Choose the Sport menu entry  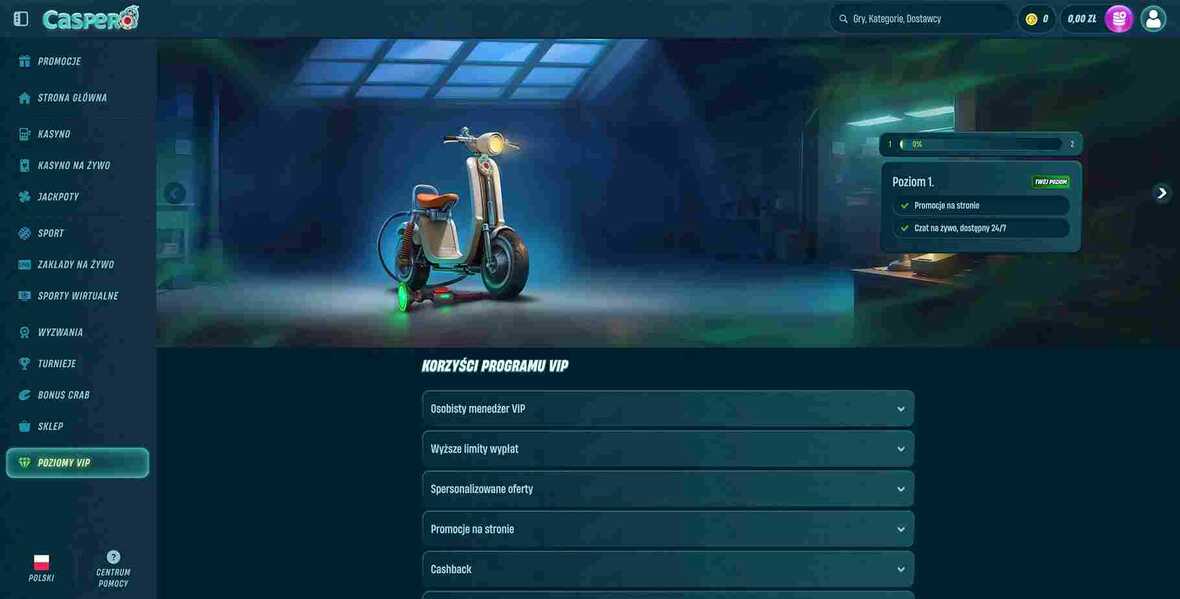pos(51,233)
